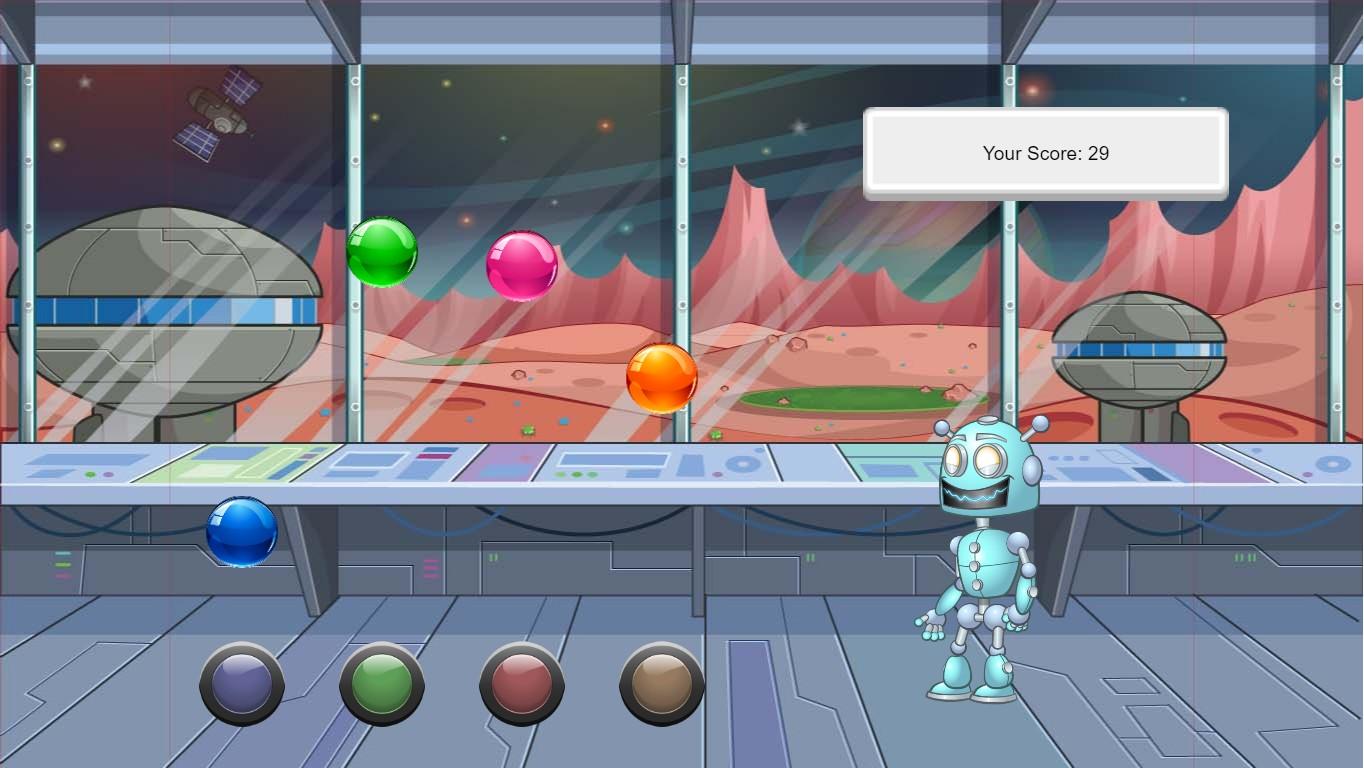
Task: Click the satellite in the sky
Action: click(x=220, y=115)
